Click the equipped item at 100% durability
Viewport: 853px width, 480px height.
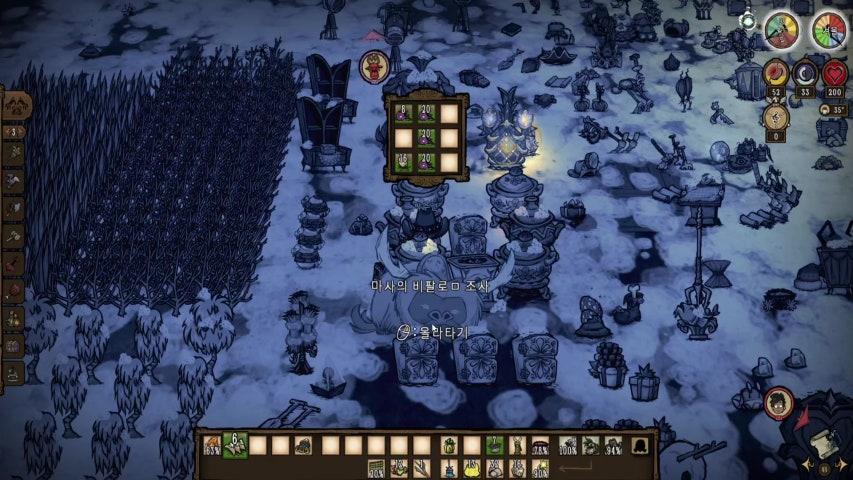click(568, 445)
